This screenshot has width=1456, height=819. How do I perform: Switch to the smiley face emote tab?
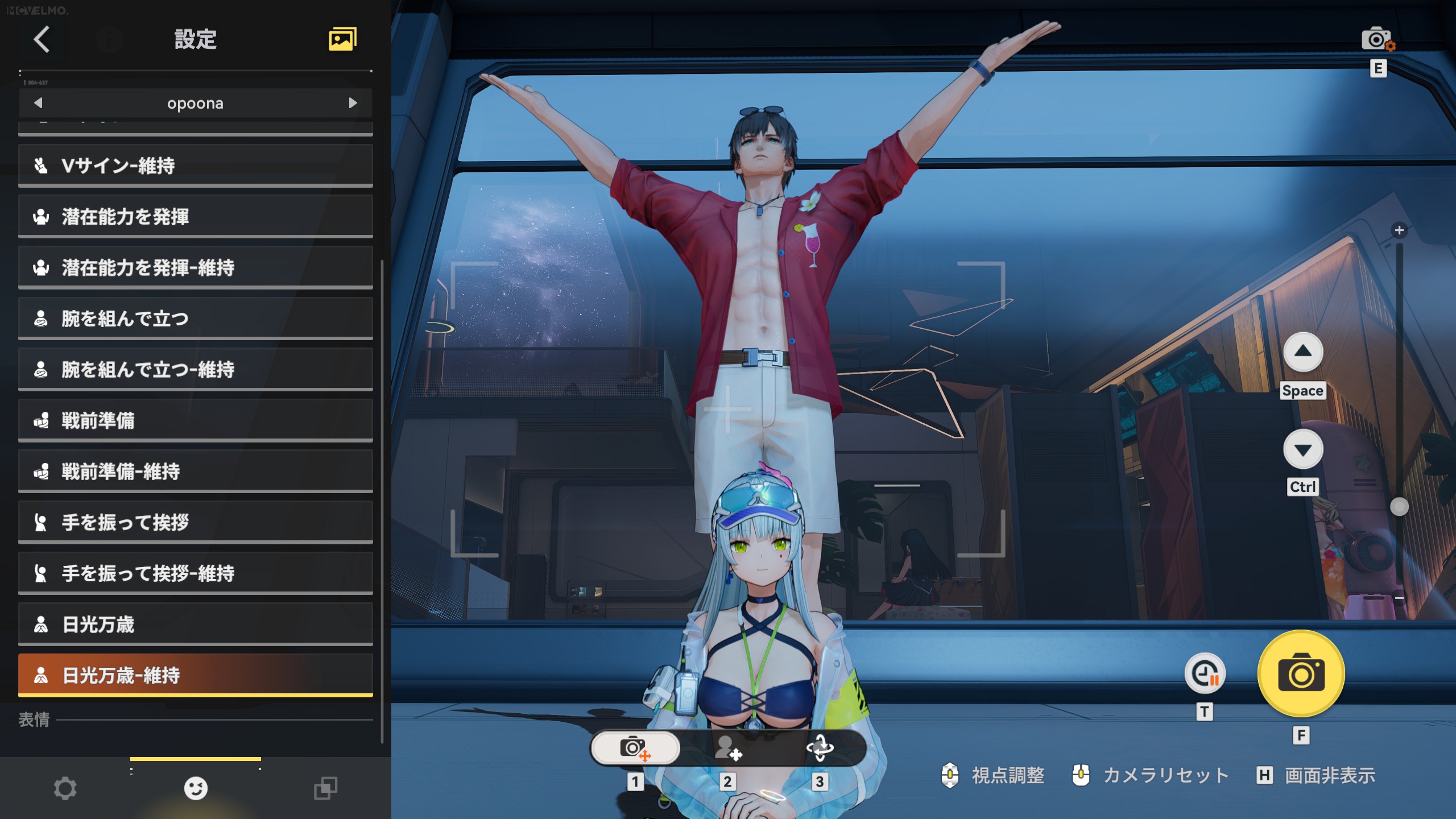point(196,788)
